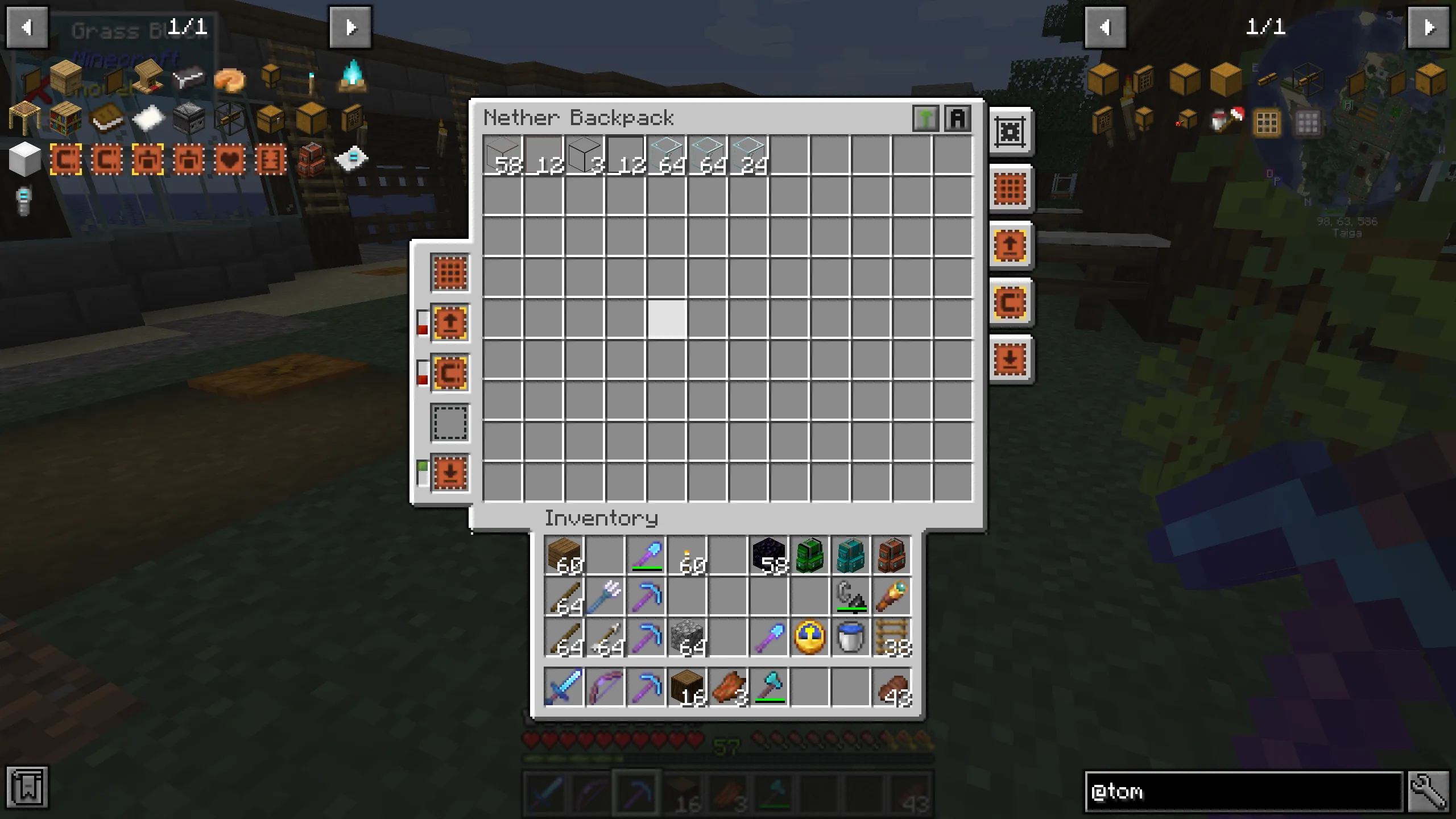The image size is (1456, 819).
Task: Toggle the magnet upgrade red indicator off
Action: pos(422,330)
